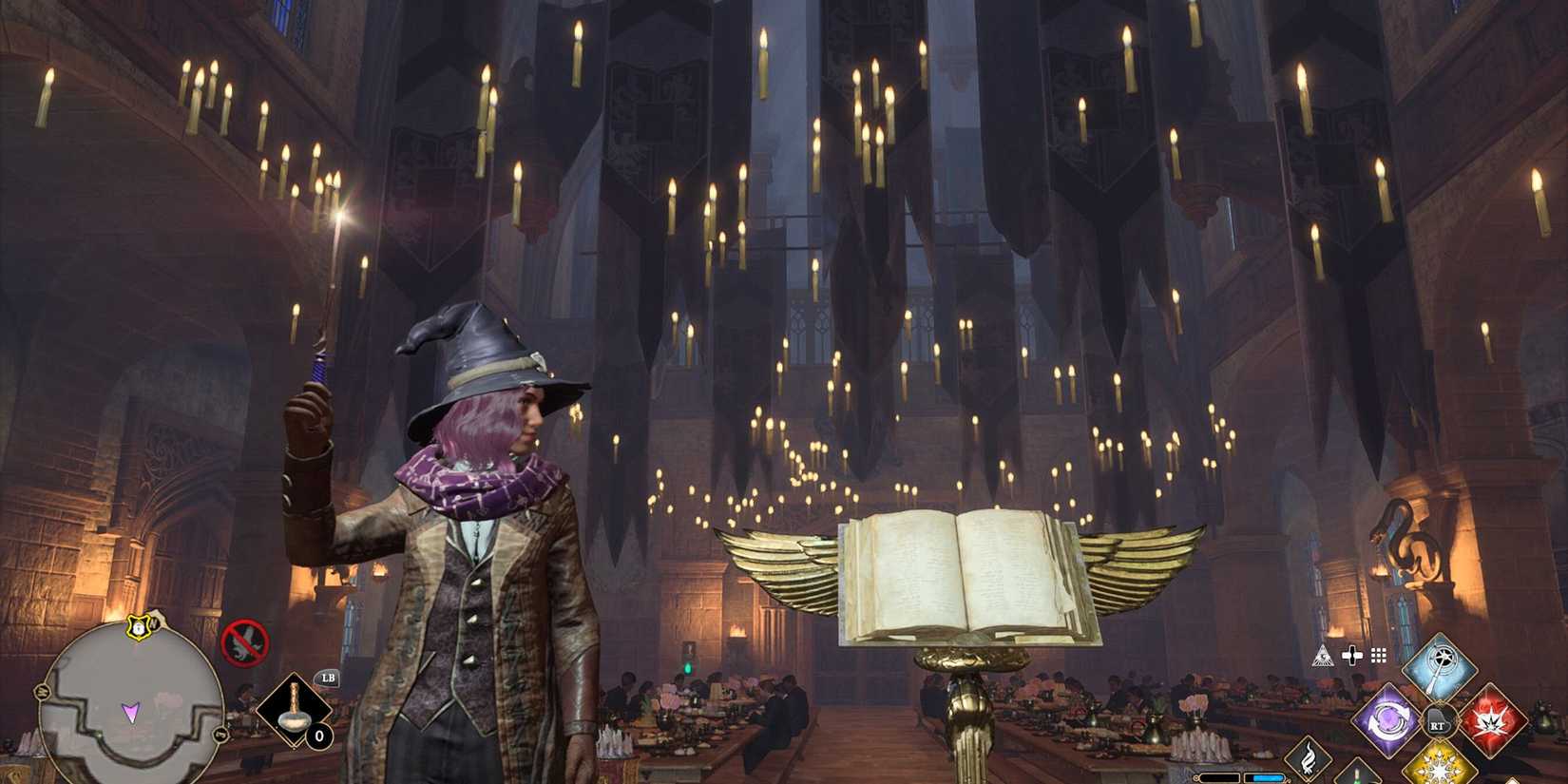Click the west marker on the minimap ring
This screenshot has height=784, width=1568.
43,691
